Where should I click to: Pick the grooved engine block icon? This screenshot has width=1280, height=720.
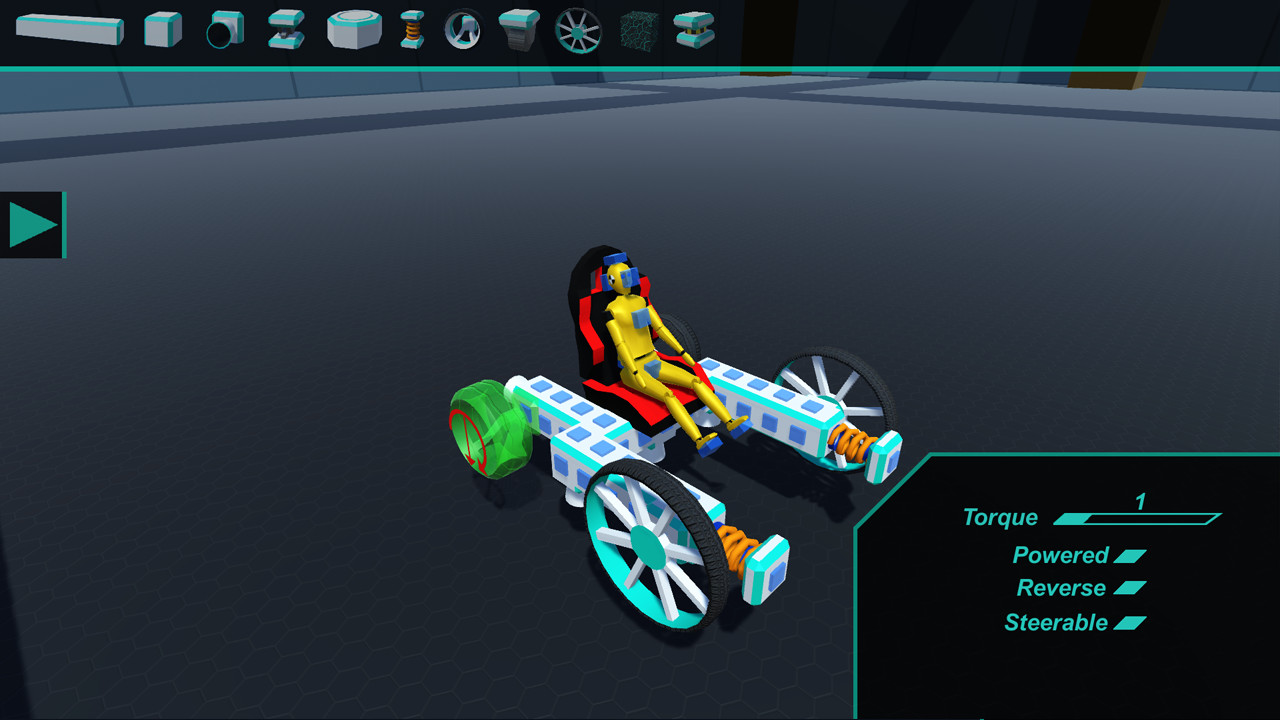click(520, 28)
